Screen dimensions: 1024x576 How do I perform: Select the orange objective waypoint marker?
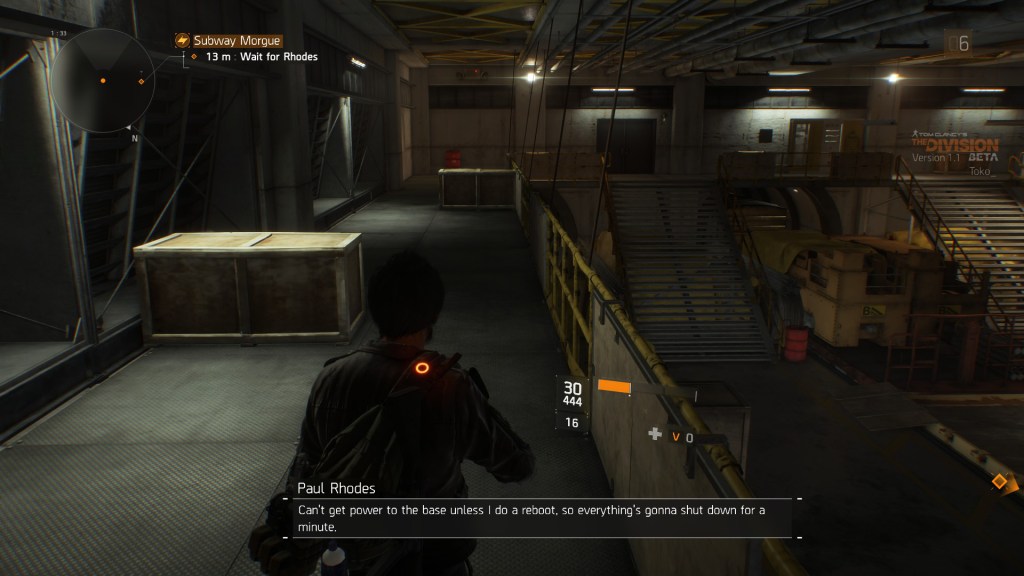998,482
